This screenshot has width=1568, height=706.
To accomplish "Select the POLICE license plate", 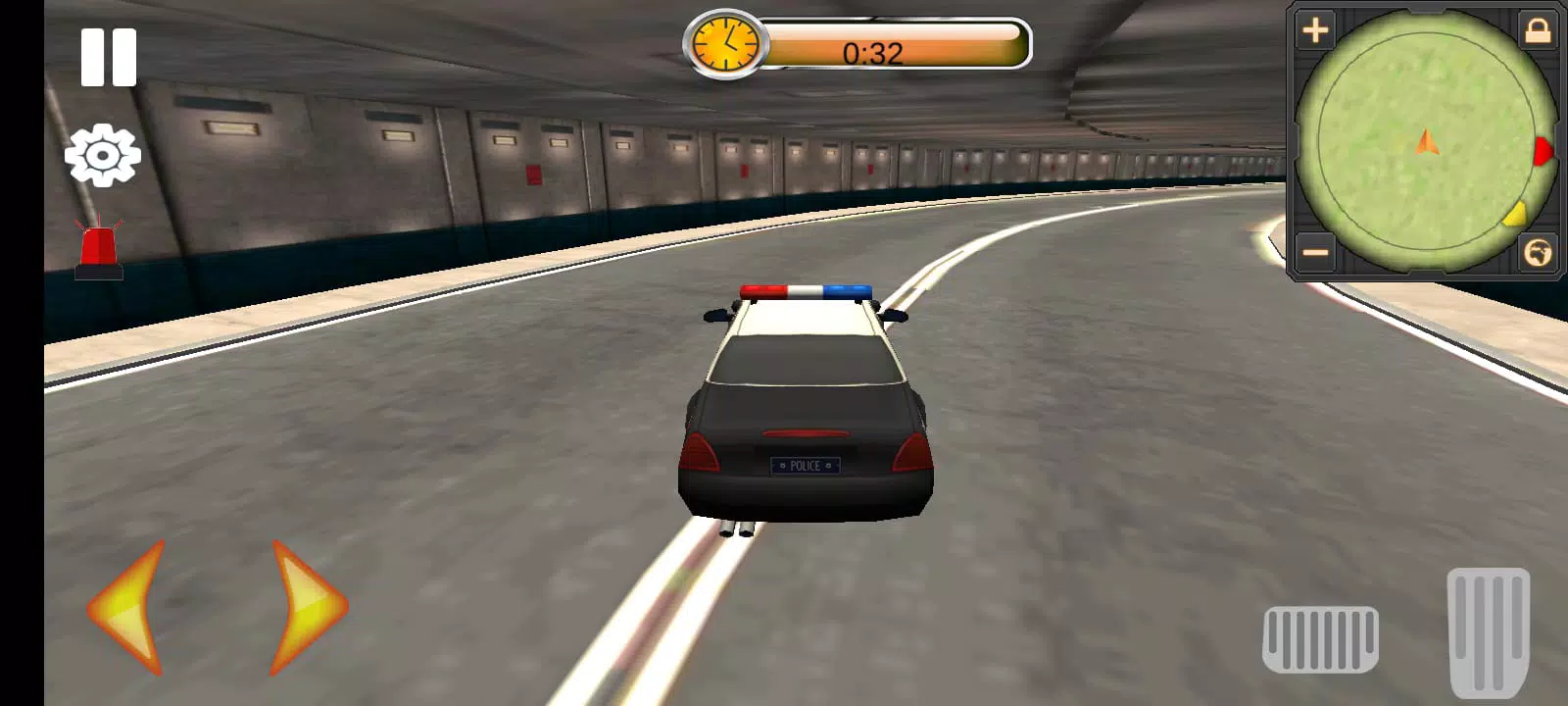I will click(806, 465).
